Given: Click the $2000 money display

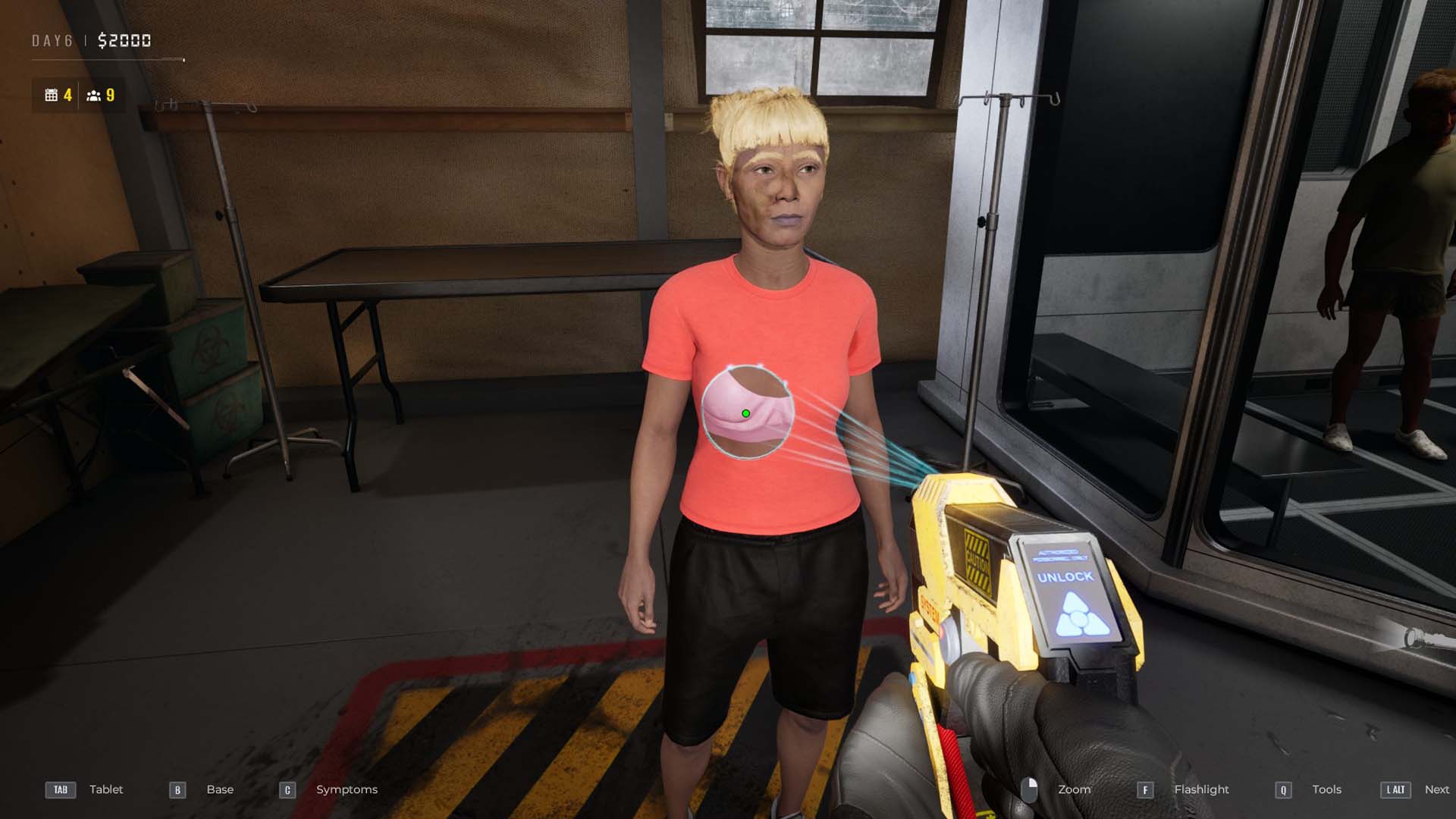Looking at the screenshot, I should pos(124,40).
